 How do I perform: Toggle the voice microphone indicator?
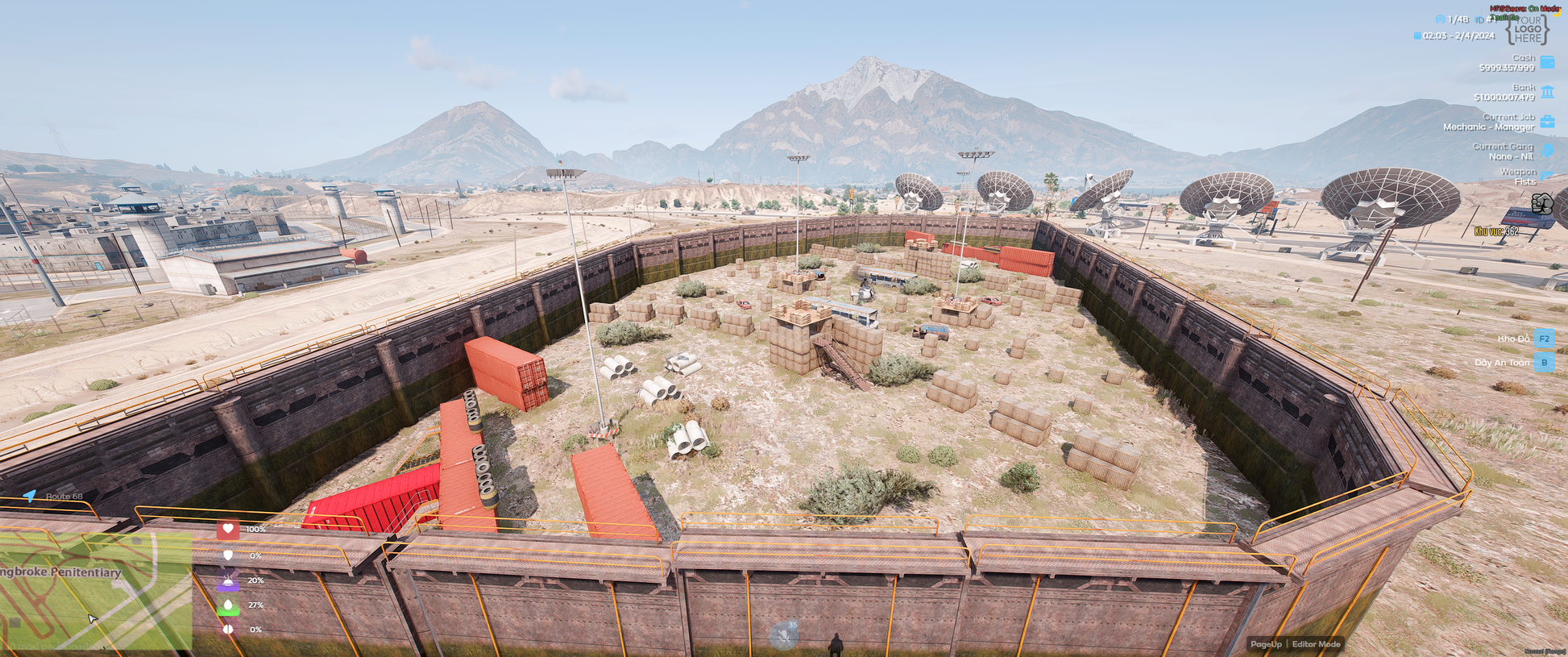click(x=783, y=636)
